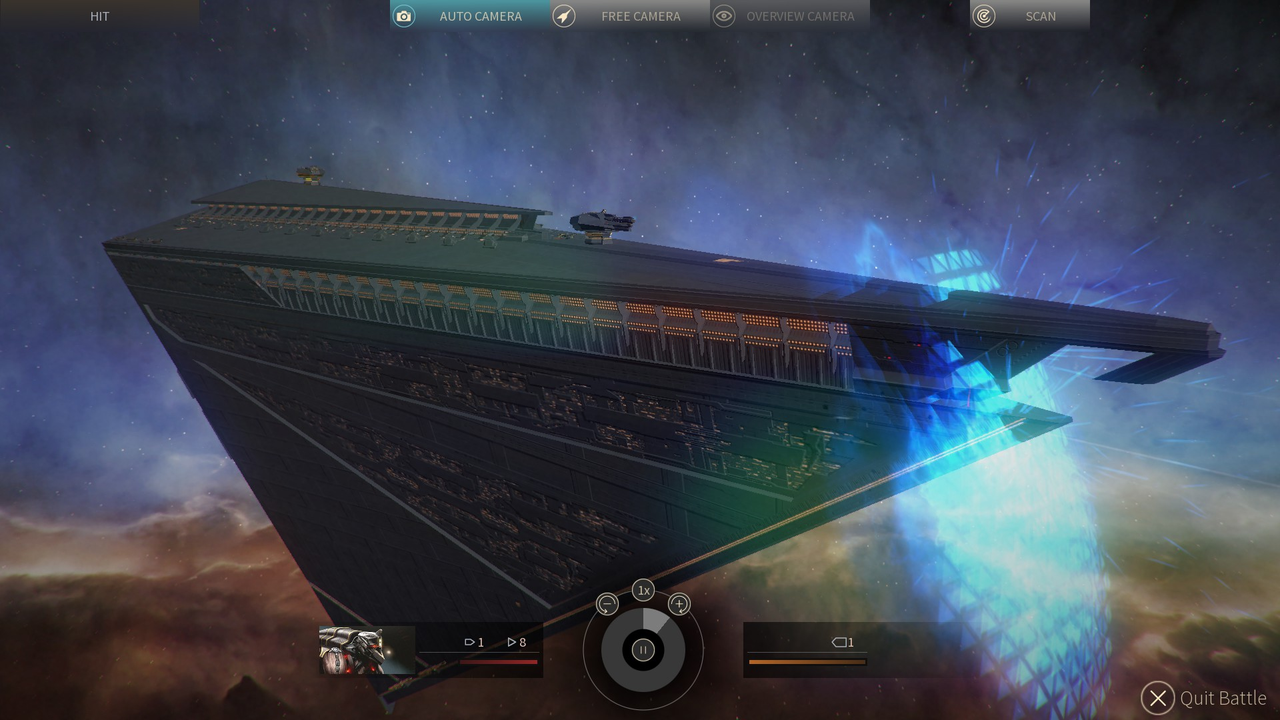Pause the battle playback
This screenshot has width=1280, height=720.
point(643,650)
